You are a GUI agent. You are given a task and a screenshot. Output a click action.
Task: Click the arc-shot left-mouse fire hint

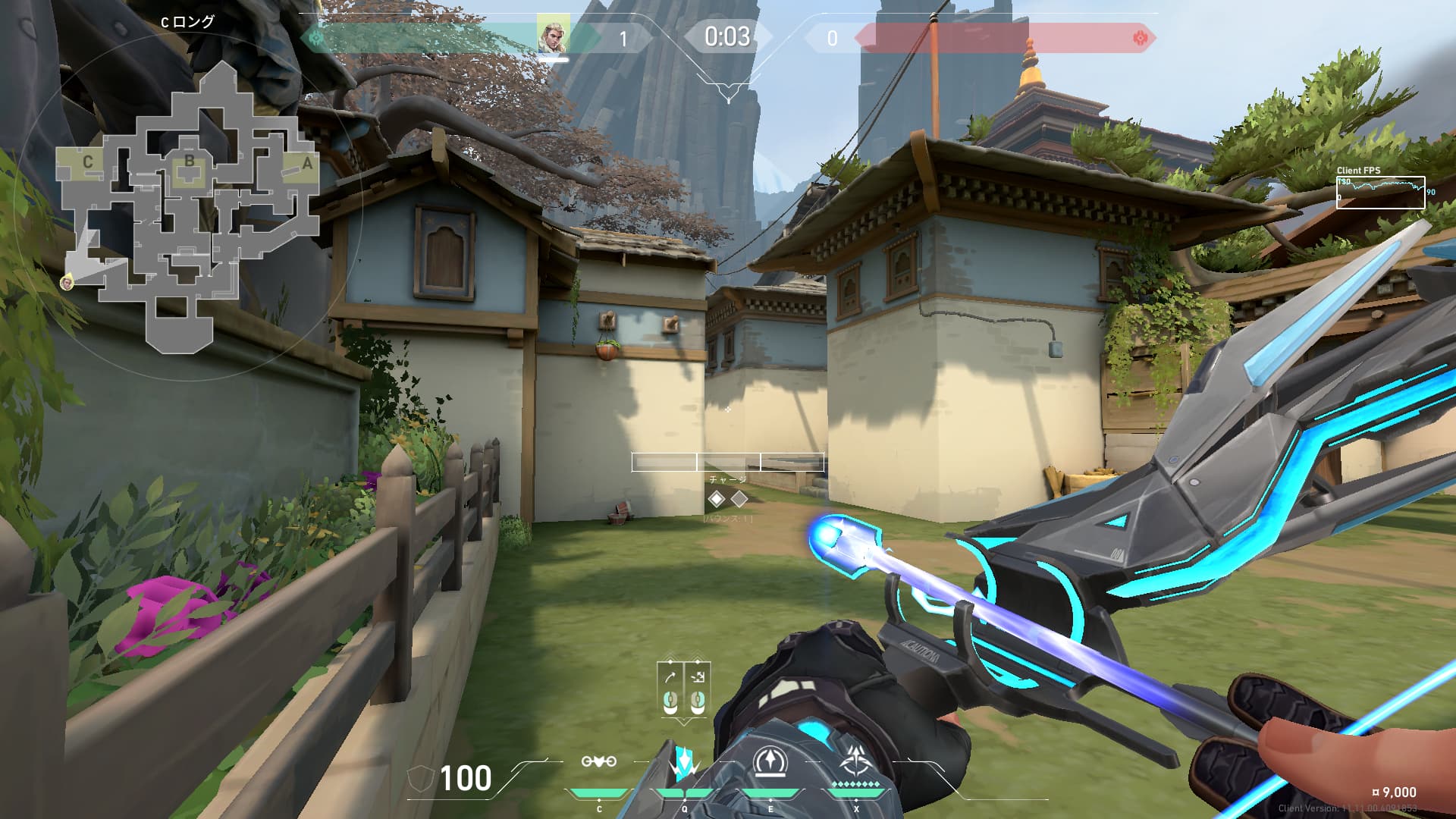670,689
